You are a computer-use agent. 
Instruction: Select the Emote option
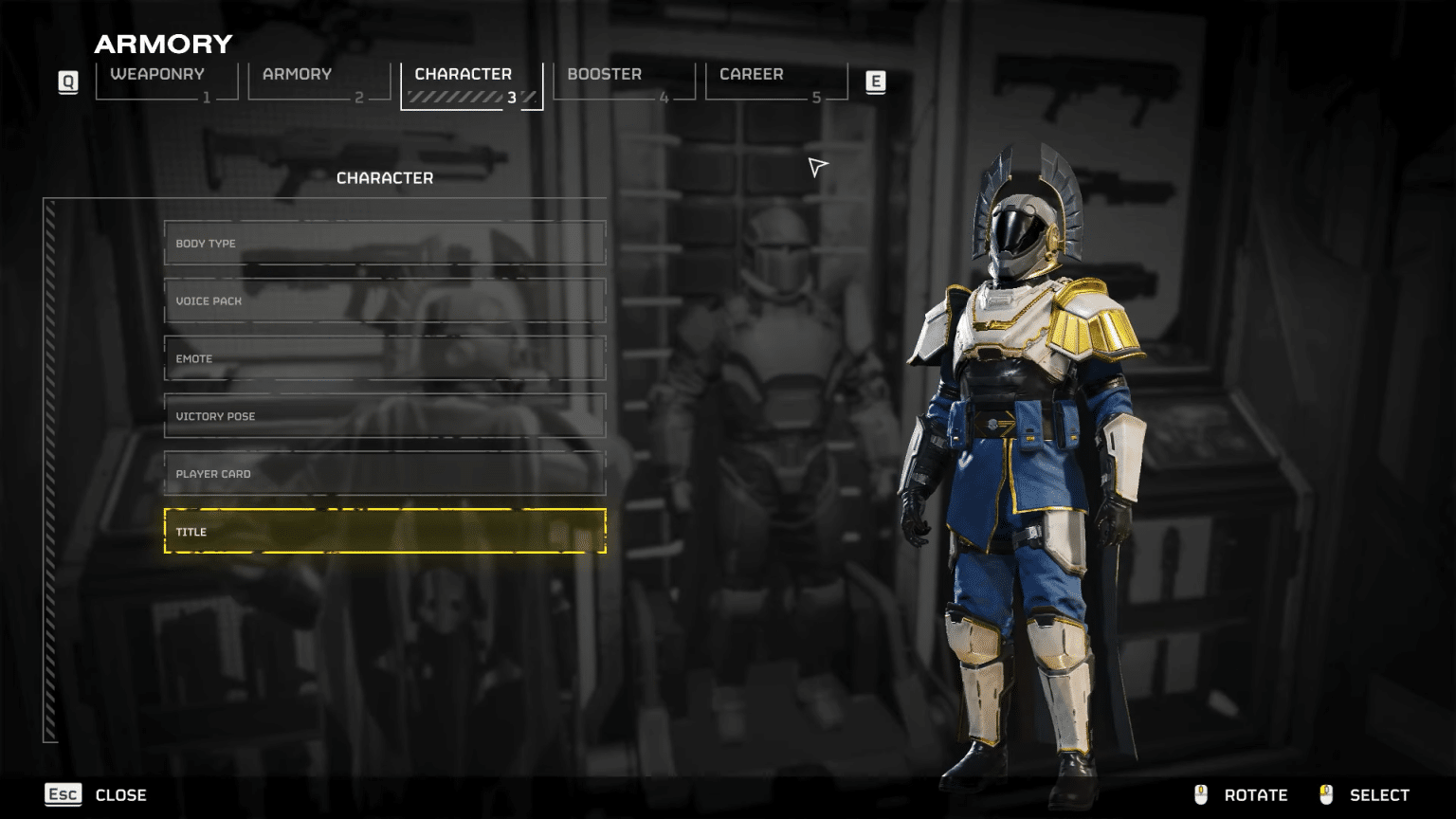coord(384,358)
